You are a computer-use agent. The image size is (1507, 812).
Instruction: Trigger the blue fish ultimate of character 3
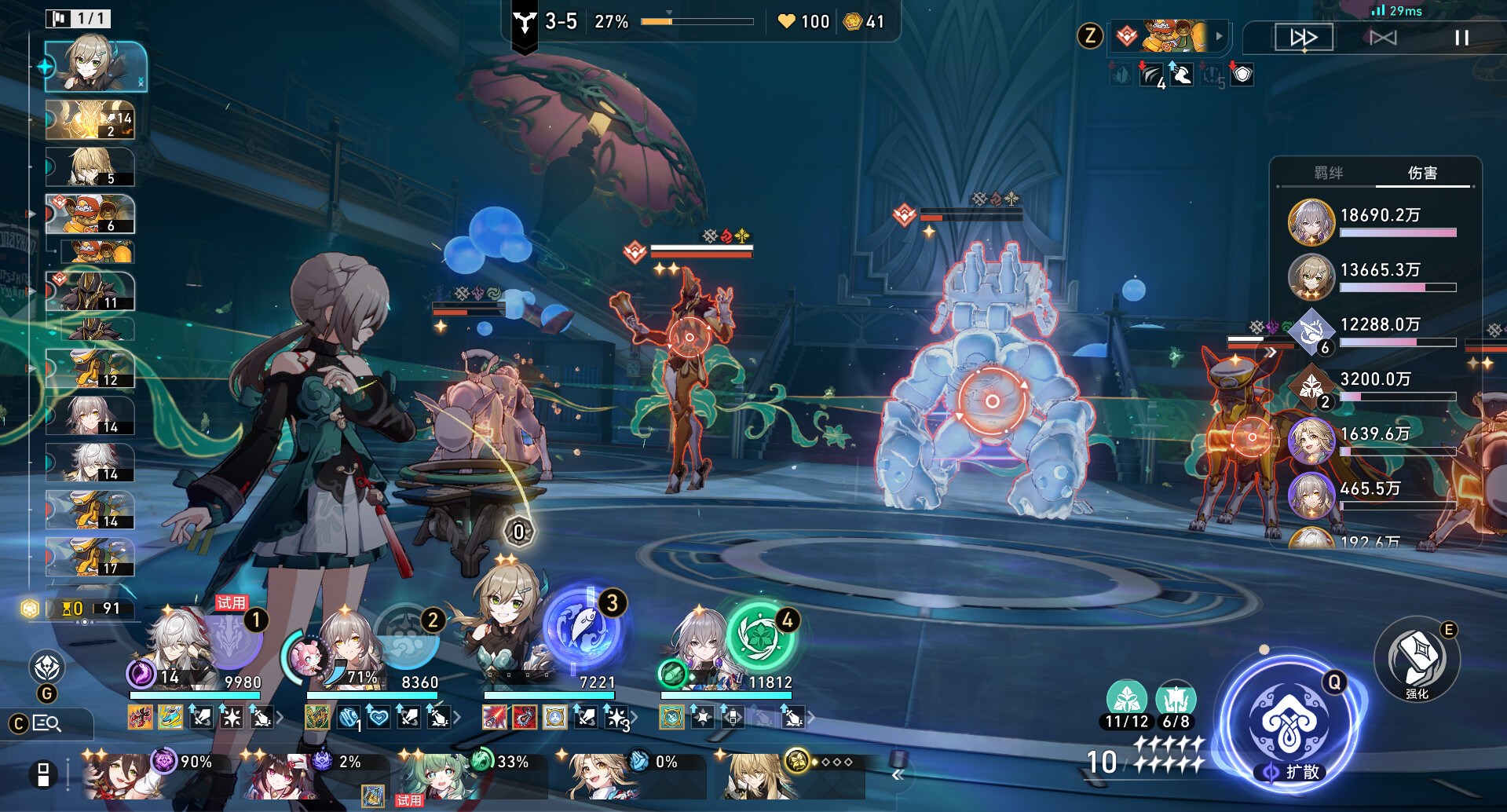(x=583, y=629)
